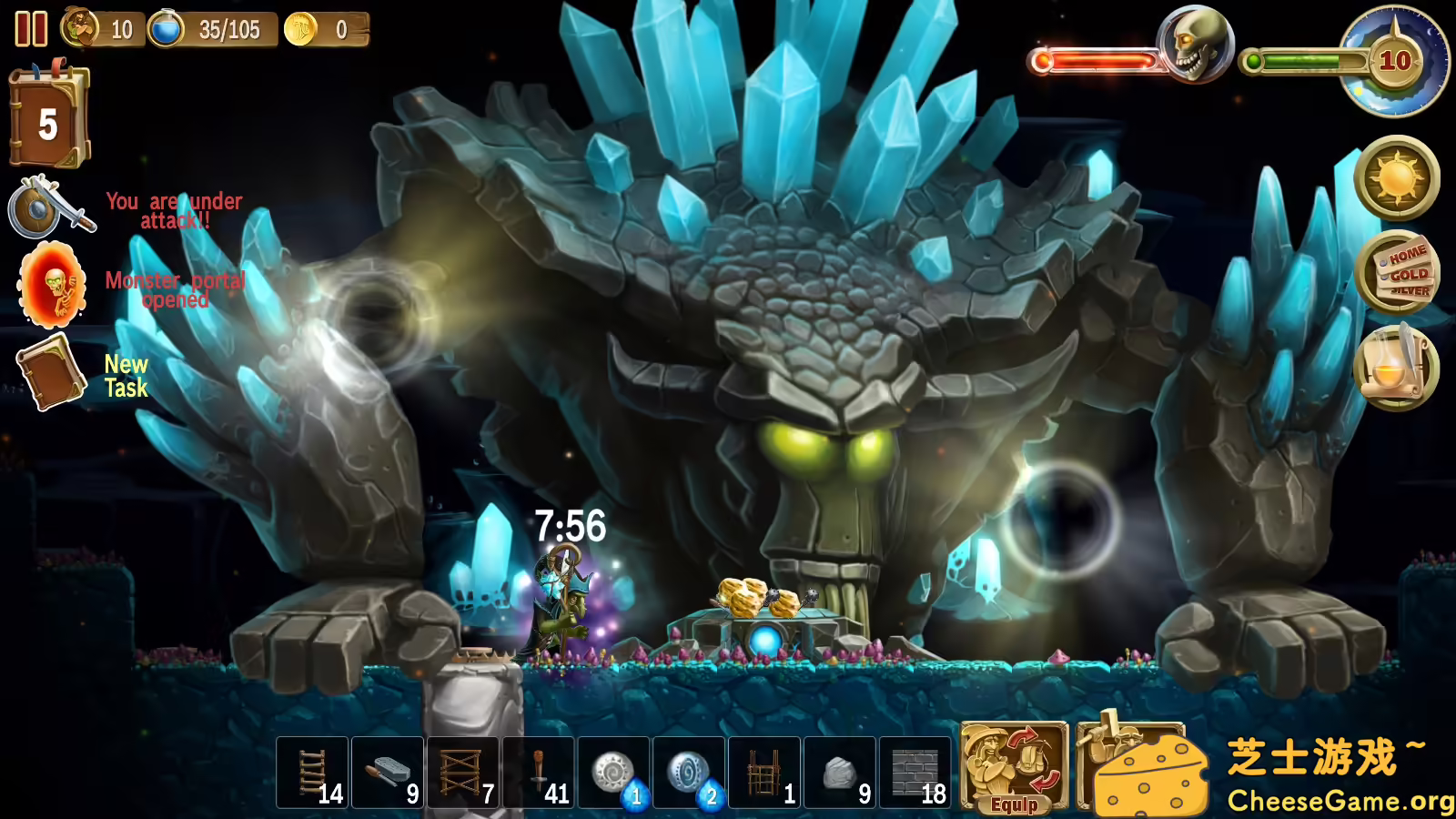This screenshot has height=819, width=1456.
Task: Use the blue spiral rune stone
Action: coord(690,773)
